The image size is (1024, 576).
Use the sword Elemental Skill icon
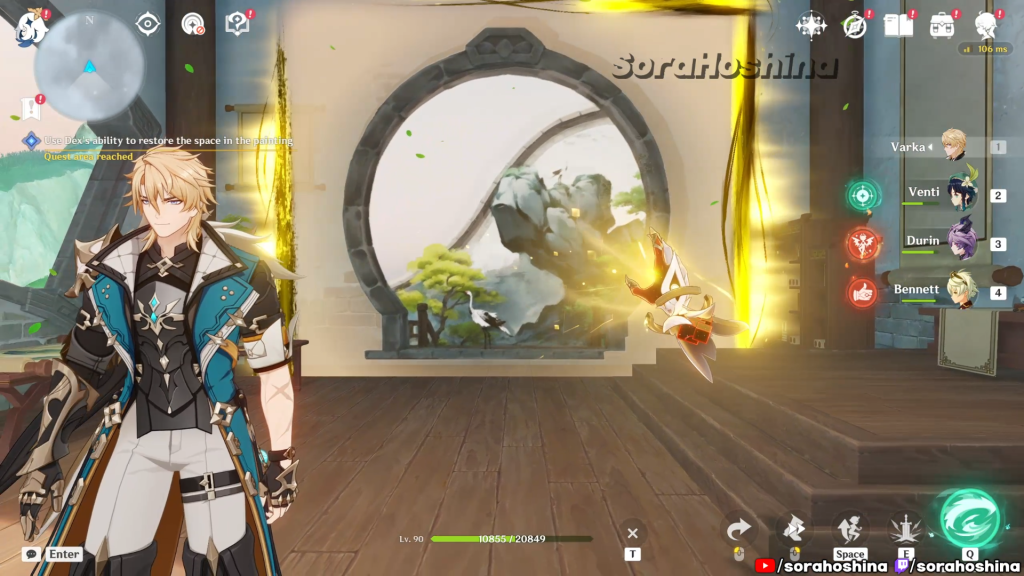[x=906, y=528]
